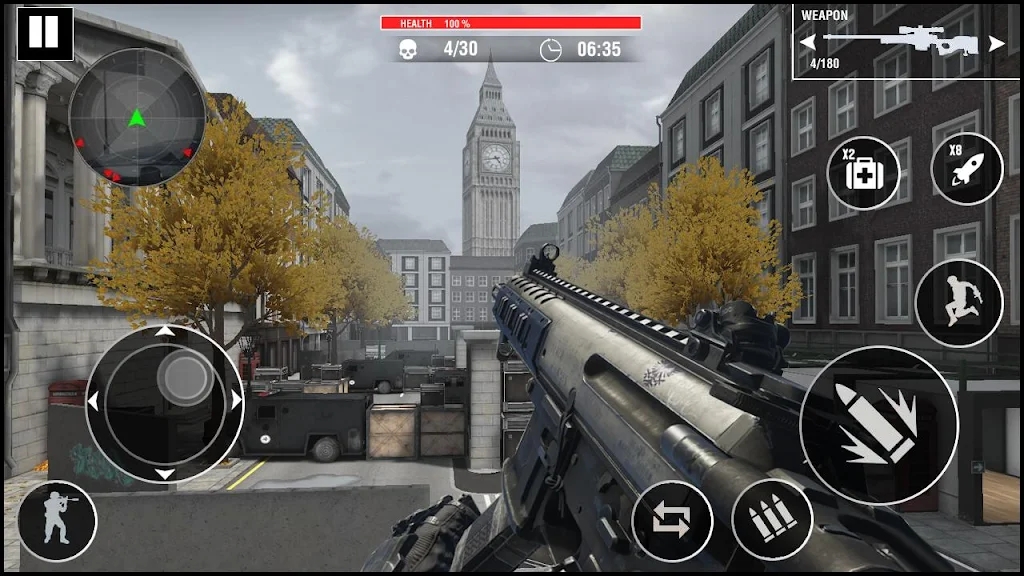This screenshot has height=576, width=1024.
Task: Reload using the three-bullets ammo button
Action: click(x=771, y=519)
